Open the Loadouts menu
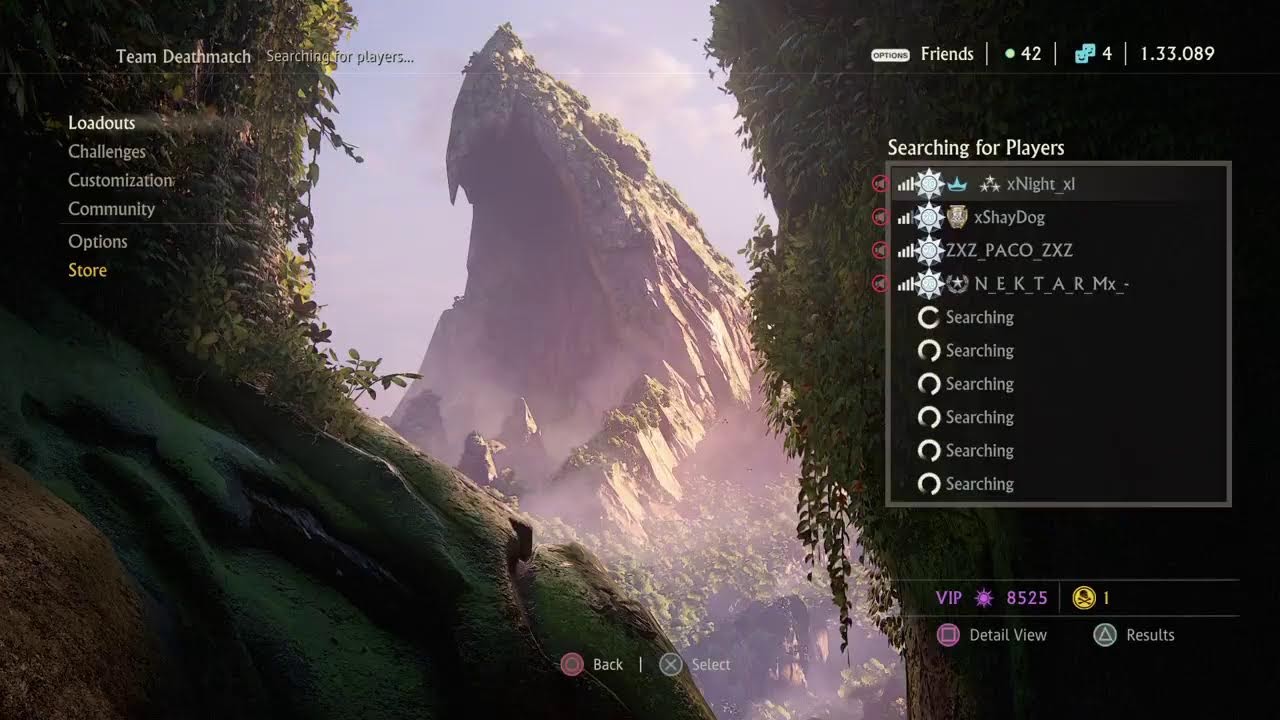The height and width of the screenshot is (720, 1280). pos(101,123)
